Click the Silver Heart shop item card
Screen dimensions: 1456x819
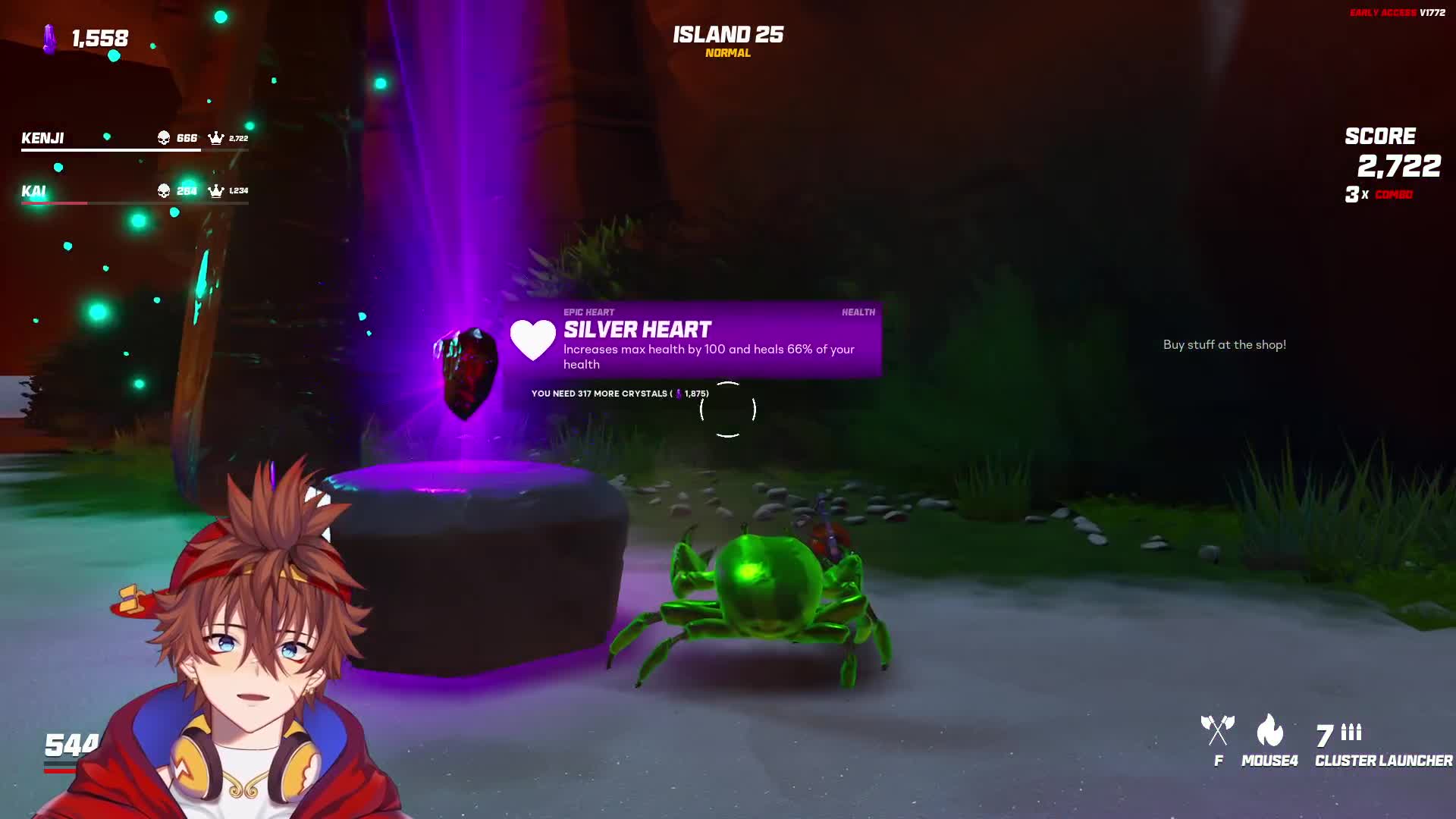click(x=694, y=339)
